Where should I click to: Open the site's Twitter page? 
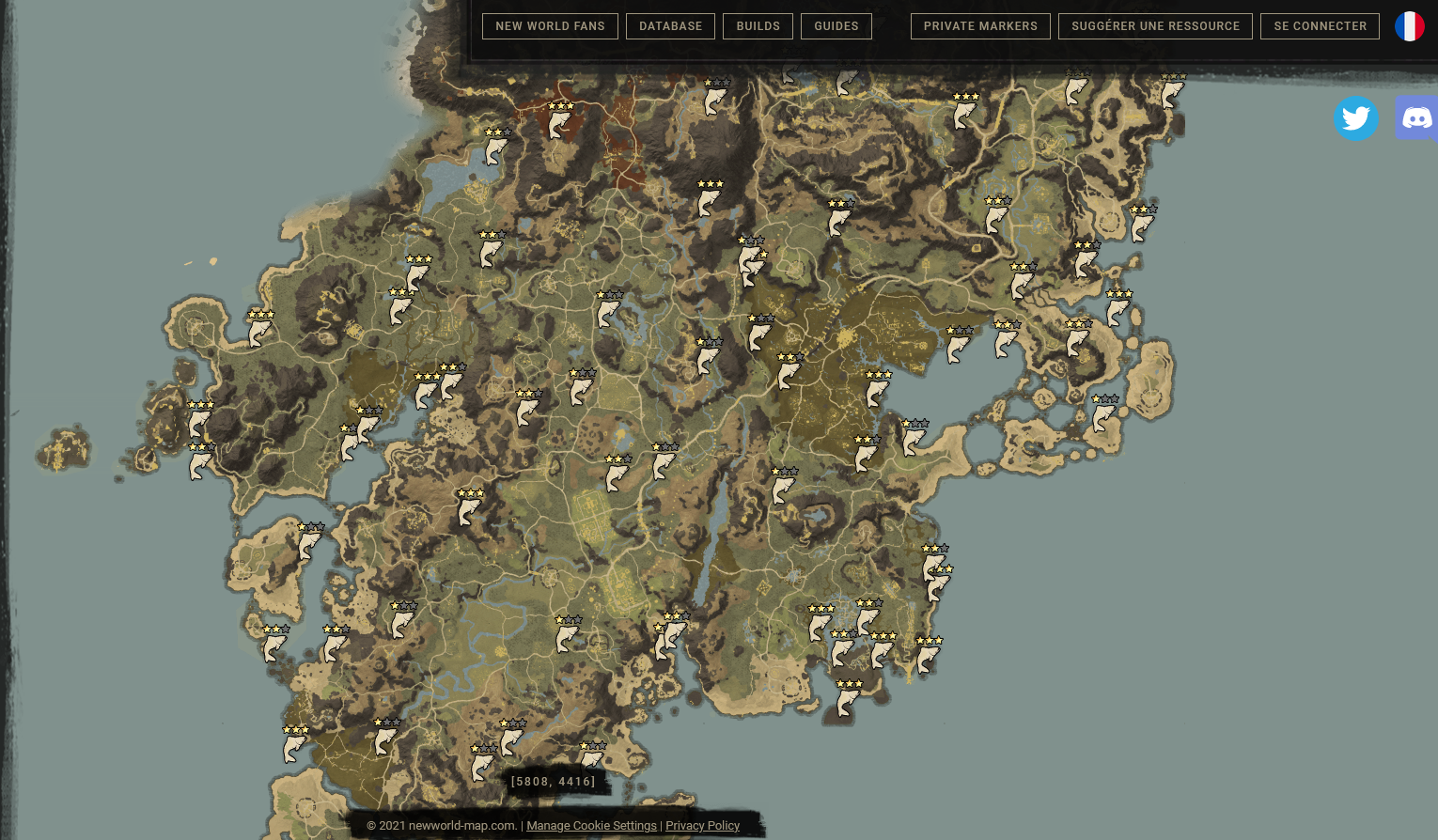pos(1356,118)
